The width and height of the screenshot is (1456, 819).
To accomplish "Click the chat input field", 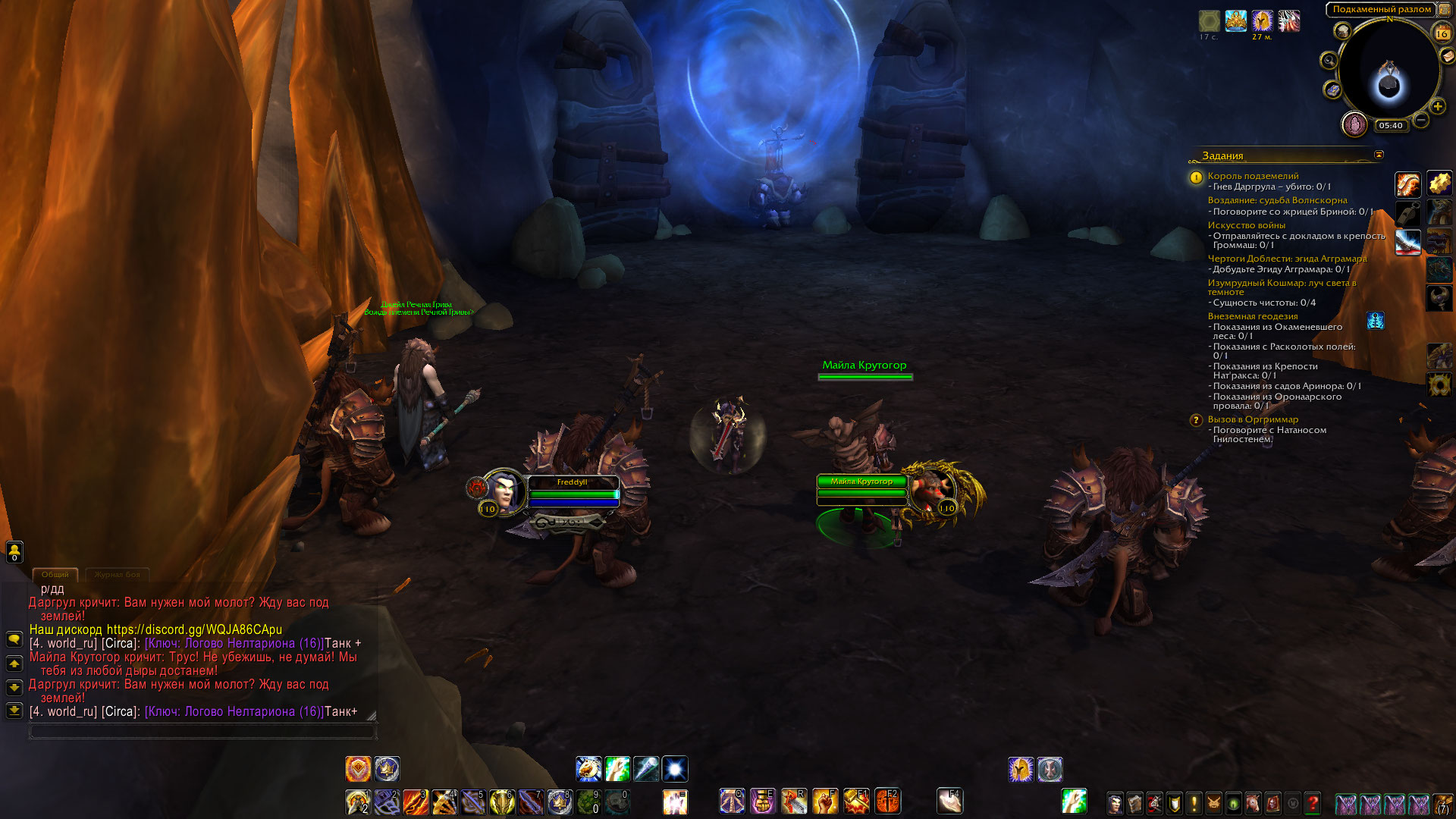I will (x=202, y=731).
